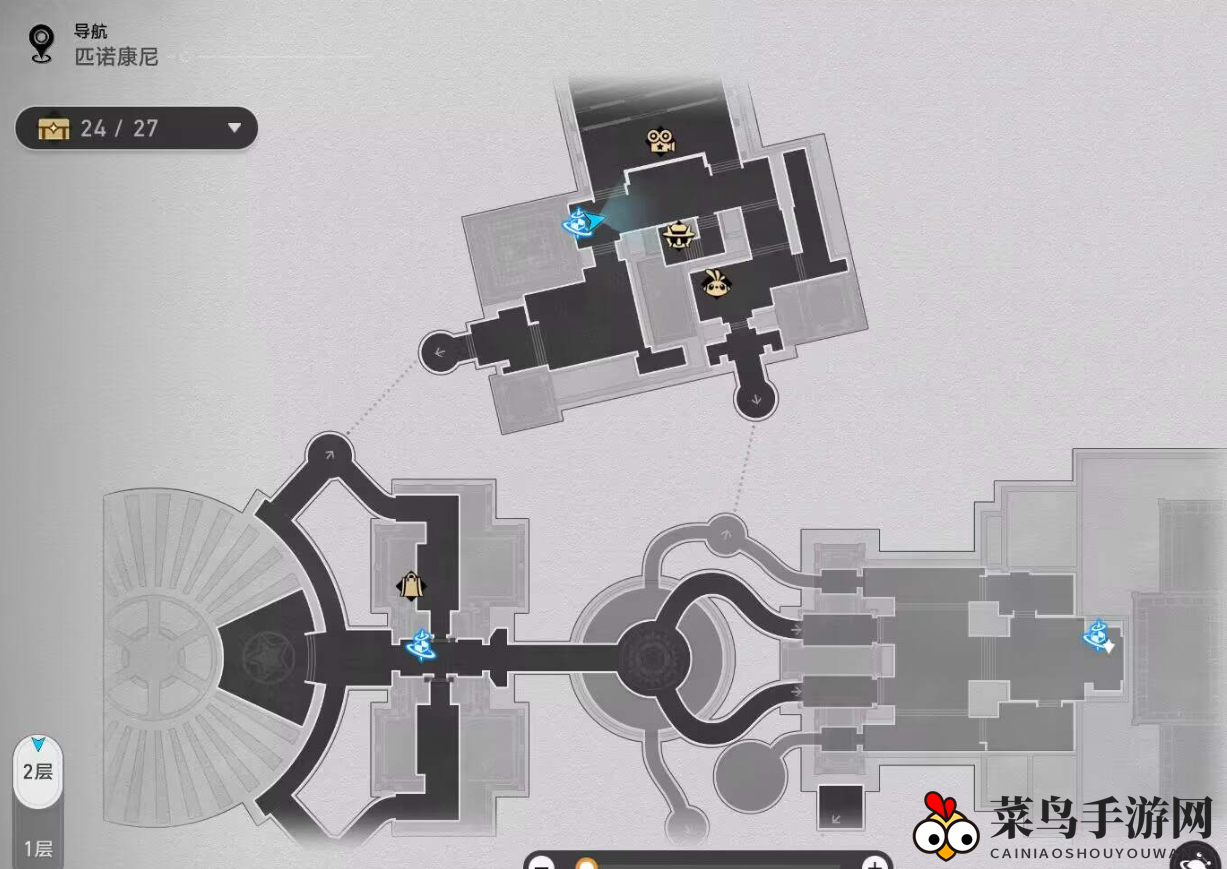The image size is (1227, 869).
Task: Click the map zoom slider handle
Action: (586, 864)
